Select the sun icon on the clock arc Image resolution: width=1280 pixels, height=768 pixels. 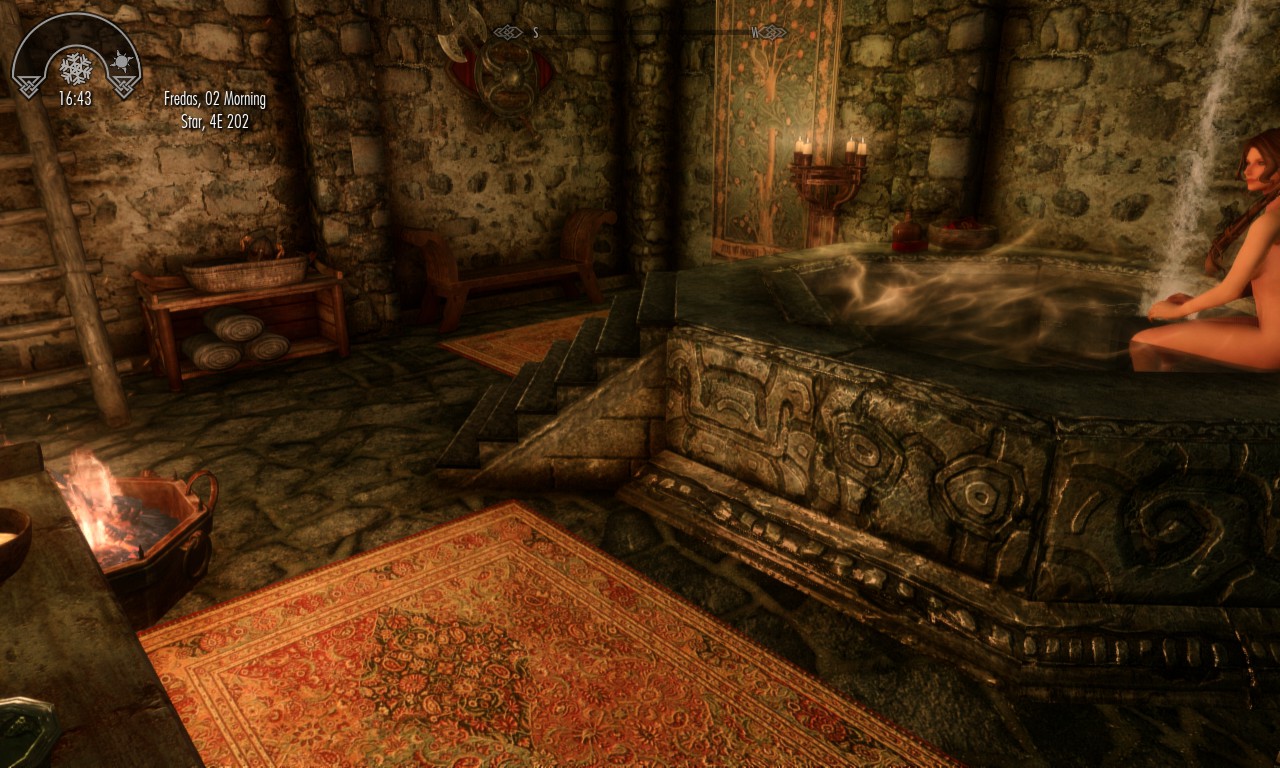pos(122,60)
